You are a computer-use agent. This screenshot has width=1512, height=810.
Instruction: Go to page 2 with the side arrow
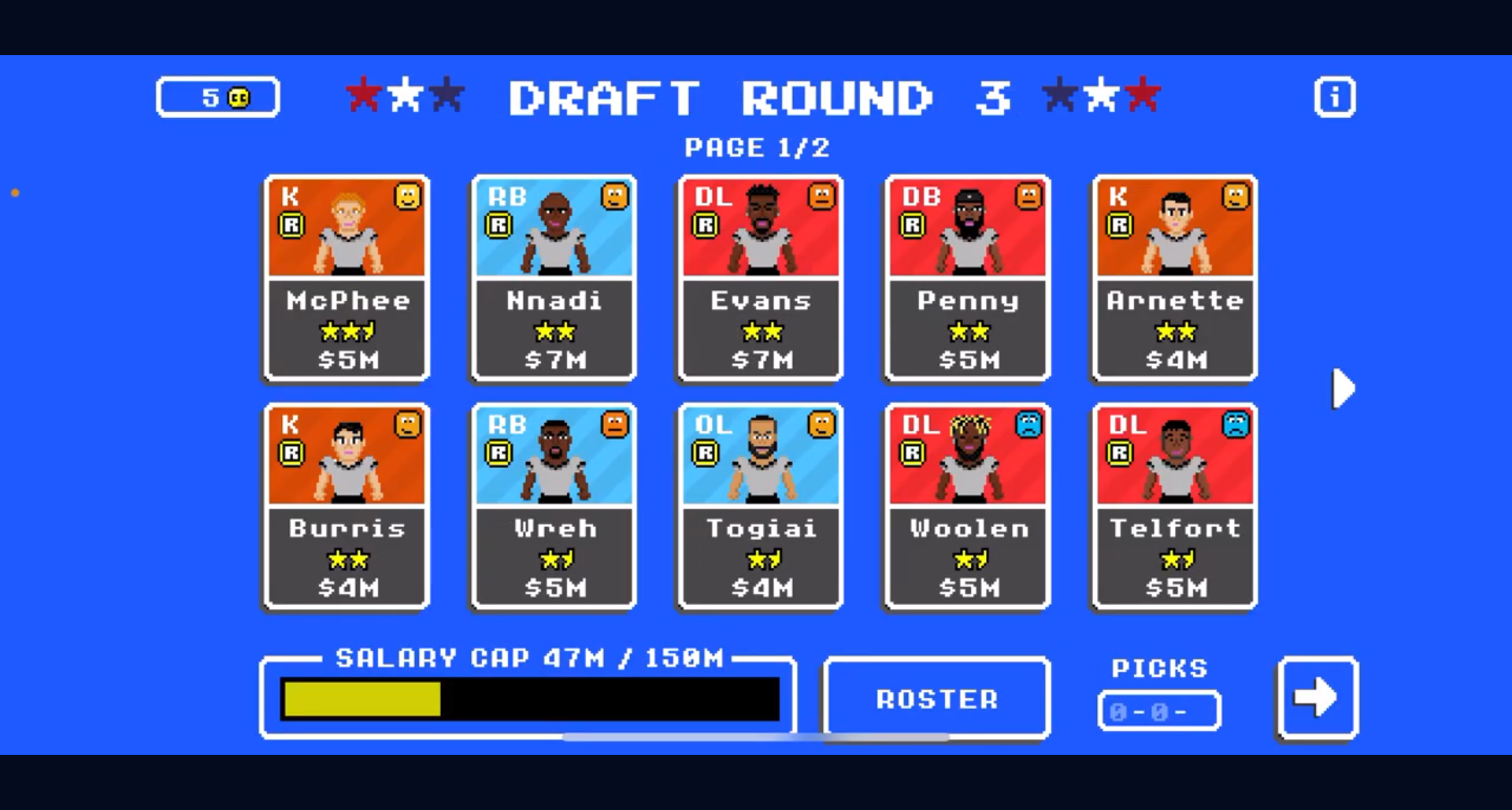(1340, 387)
